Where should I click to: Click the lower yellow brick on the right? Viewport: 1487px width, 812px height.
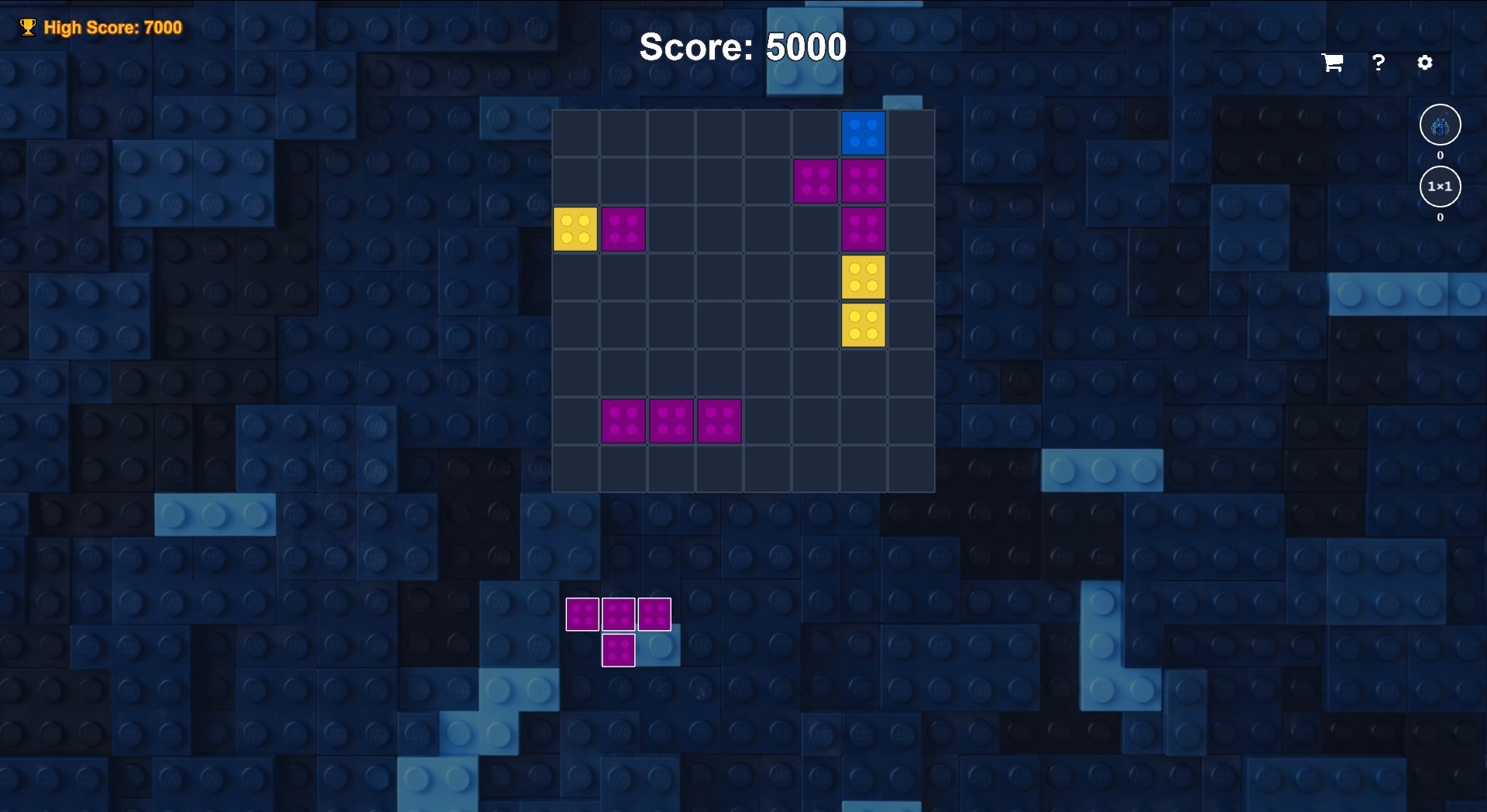click(x=863, y=325)
